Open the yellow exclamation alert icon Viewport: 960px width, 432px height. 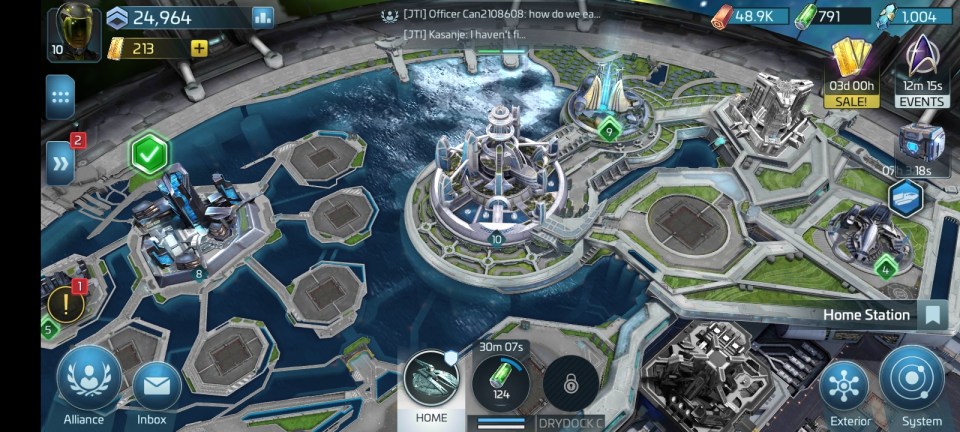(x=67, y=304)
